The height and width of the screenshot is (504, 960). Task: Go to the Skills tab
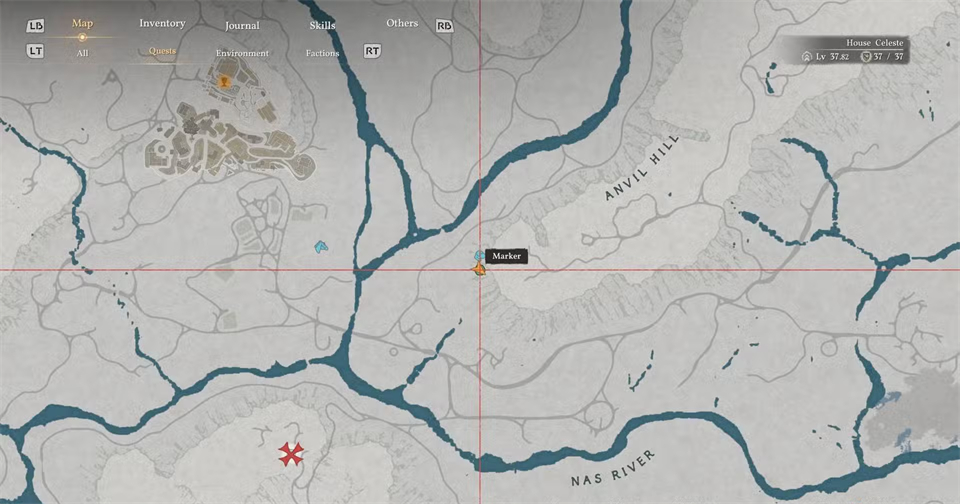[x=321, y=24]
